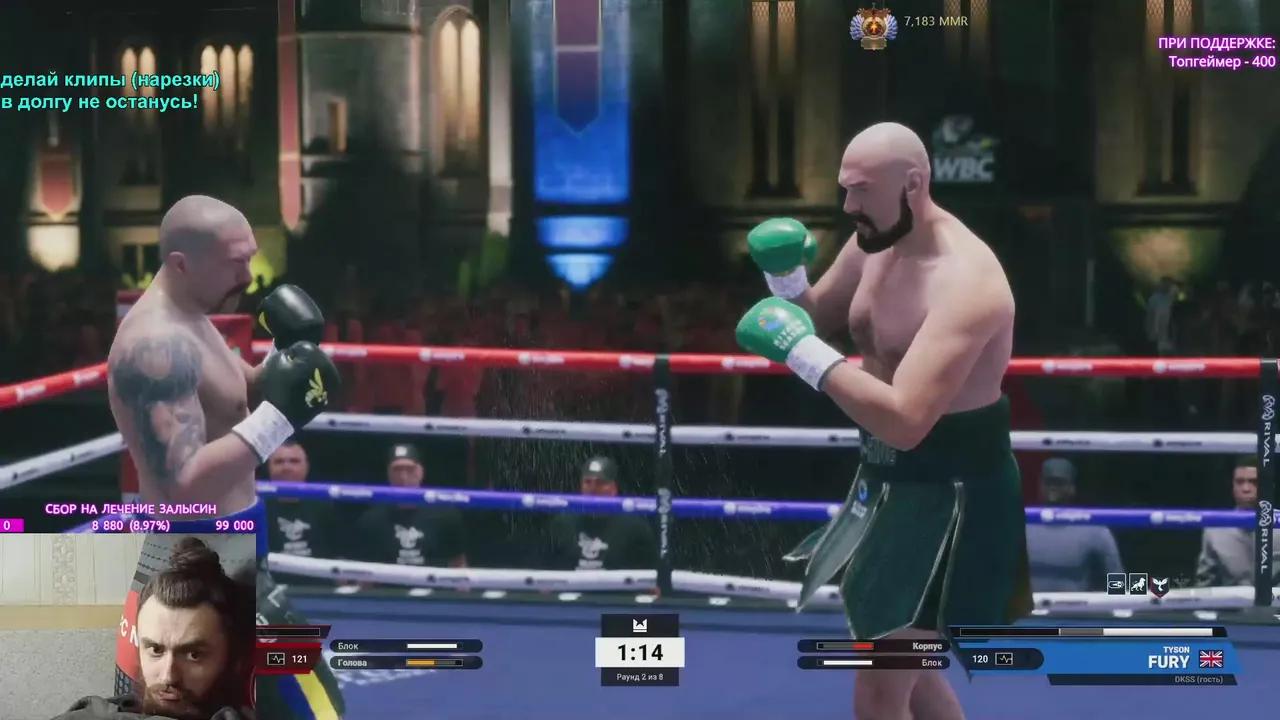Click the donation progress bar showing 8,880 (8.97%)
This screenshot has width=1280, height=720.
(130, 523)
